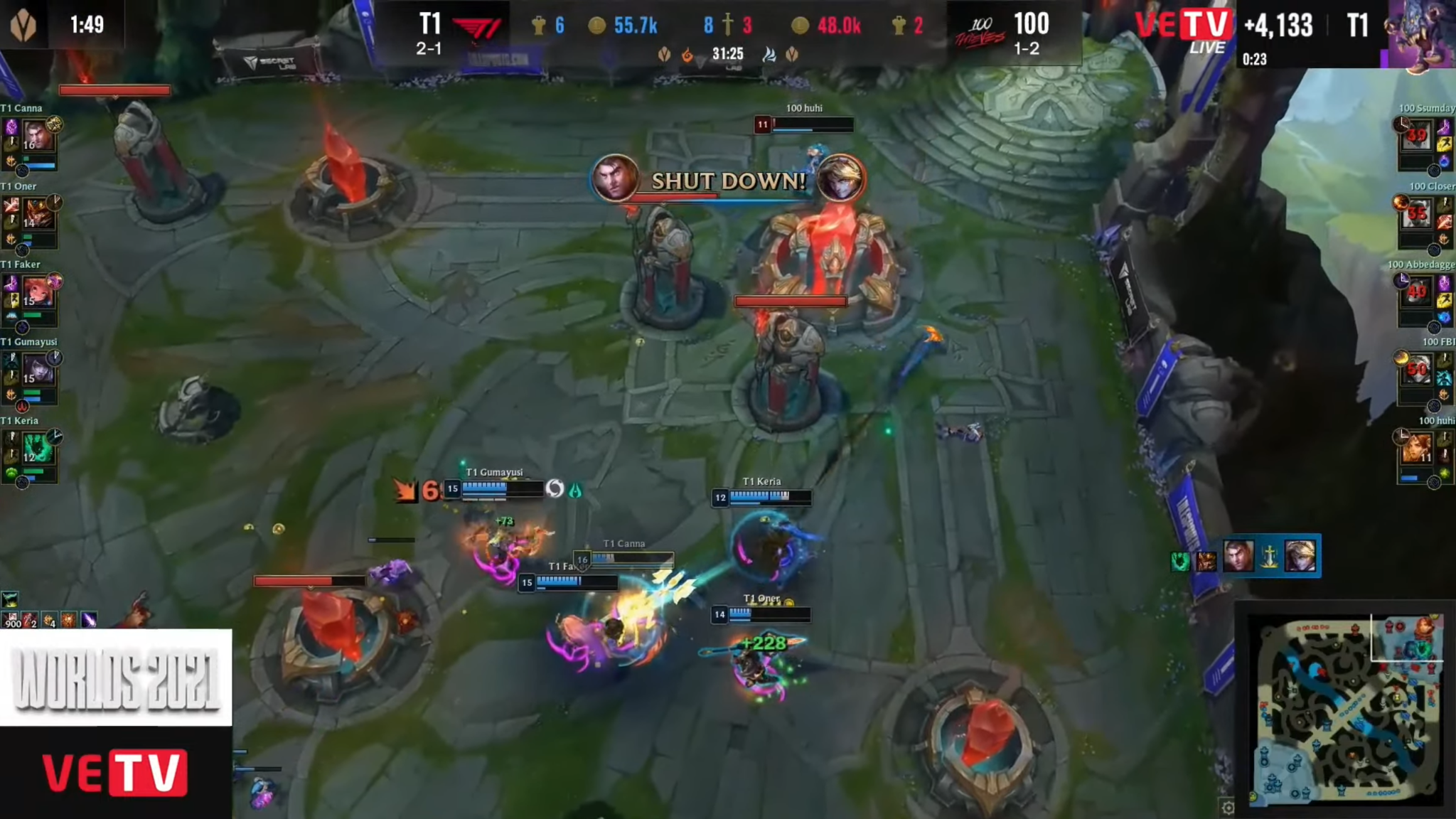This screenshot has height=819, width=1456.
Task: Click the Worlds 2021 banner
Action: [x=116, y=678]
